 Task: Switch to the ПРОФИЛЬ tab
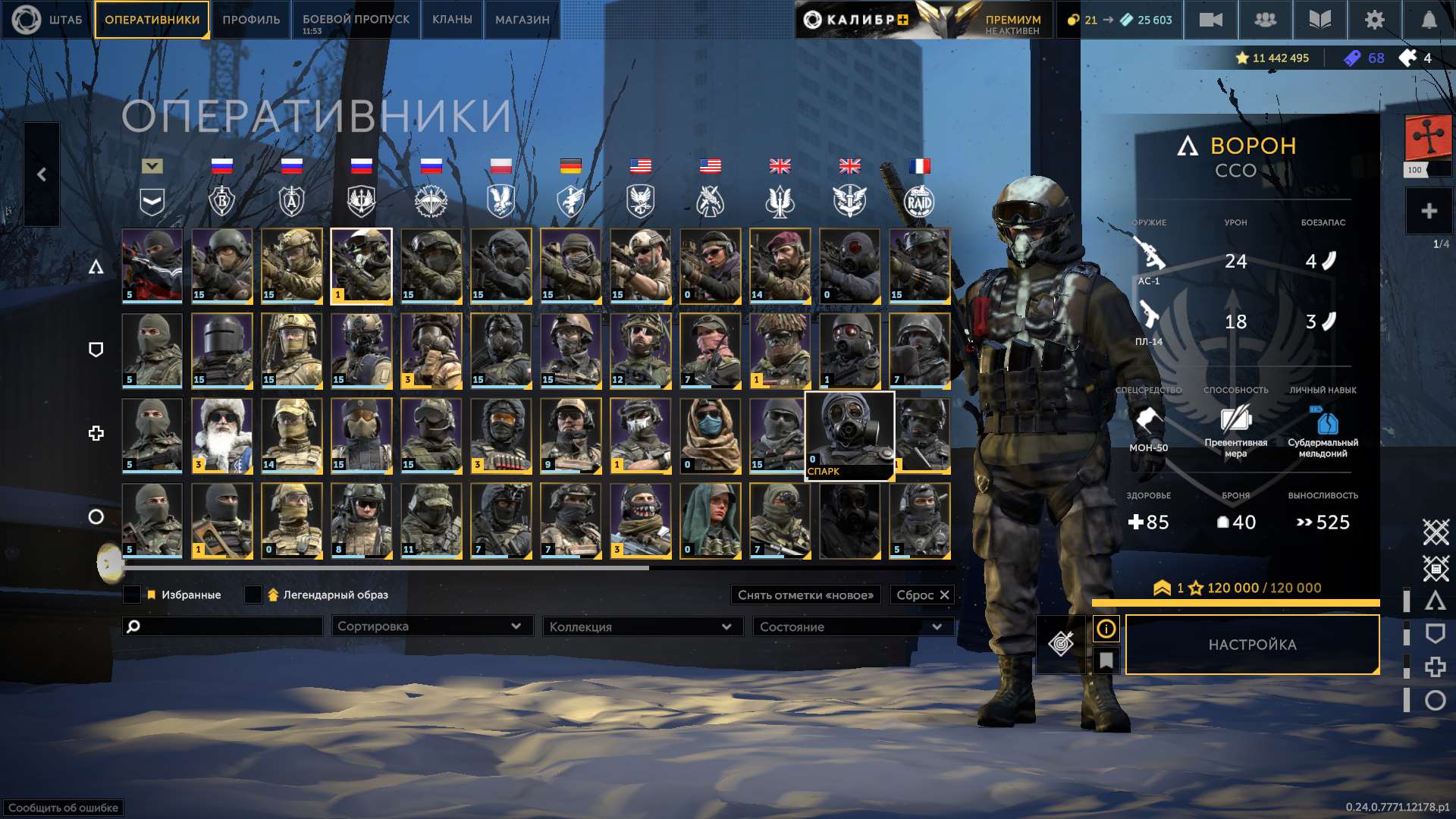click(x=251, y=20)
